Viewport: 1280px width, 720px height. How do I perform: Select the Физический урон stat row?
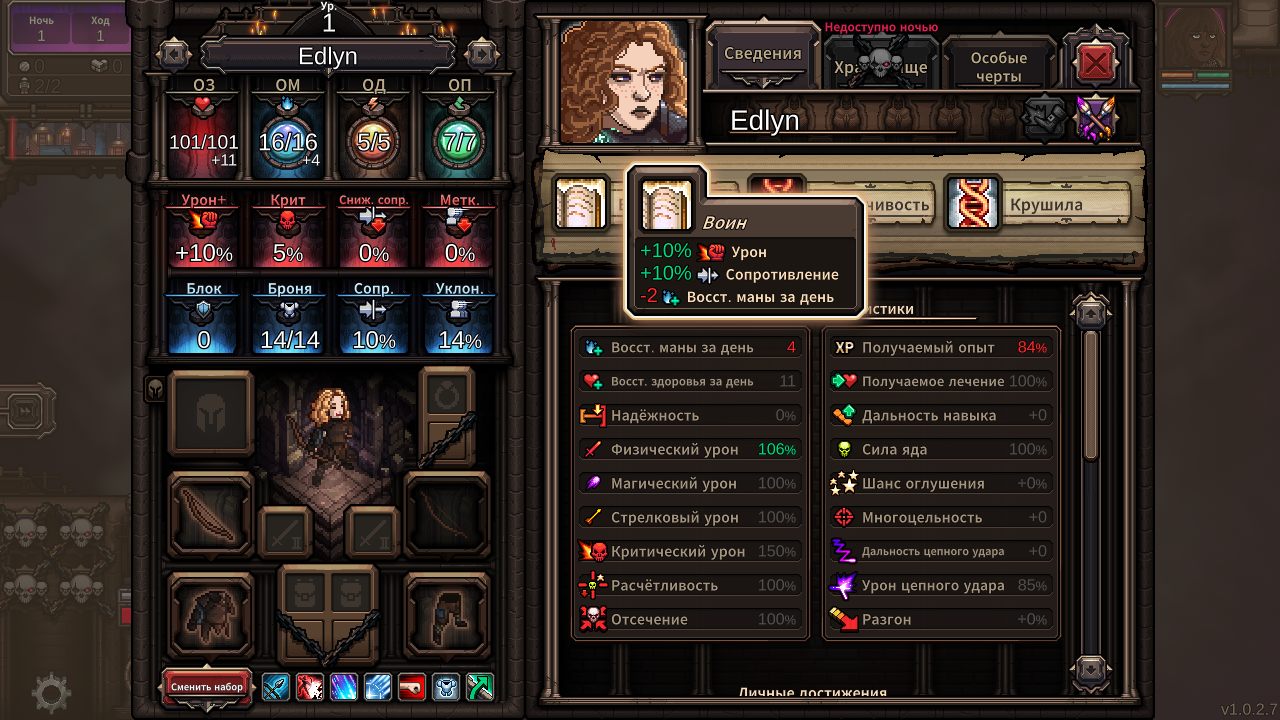[690, 449]
